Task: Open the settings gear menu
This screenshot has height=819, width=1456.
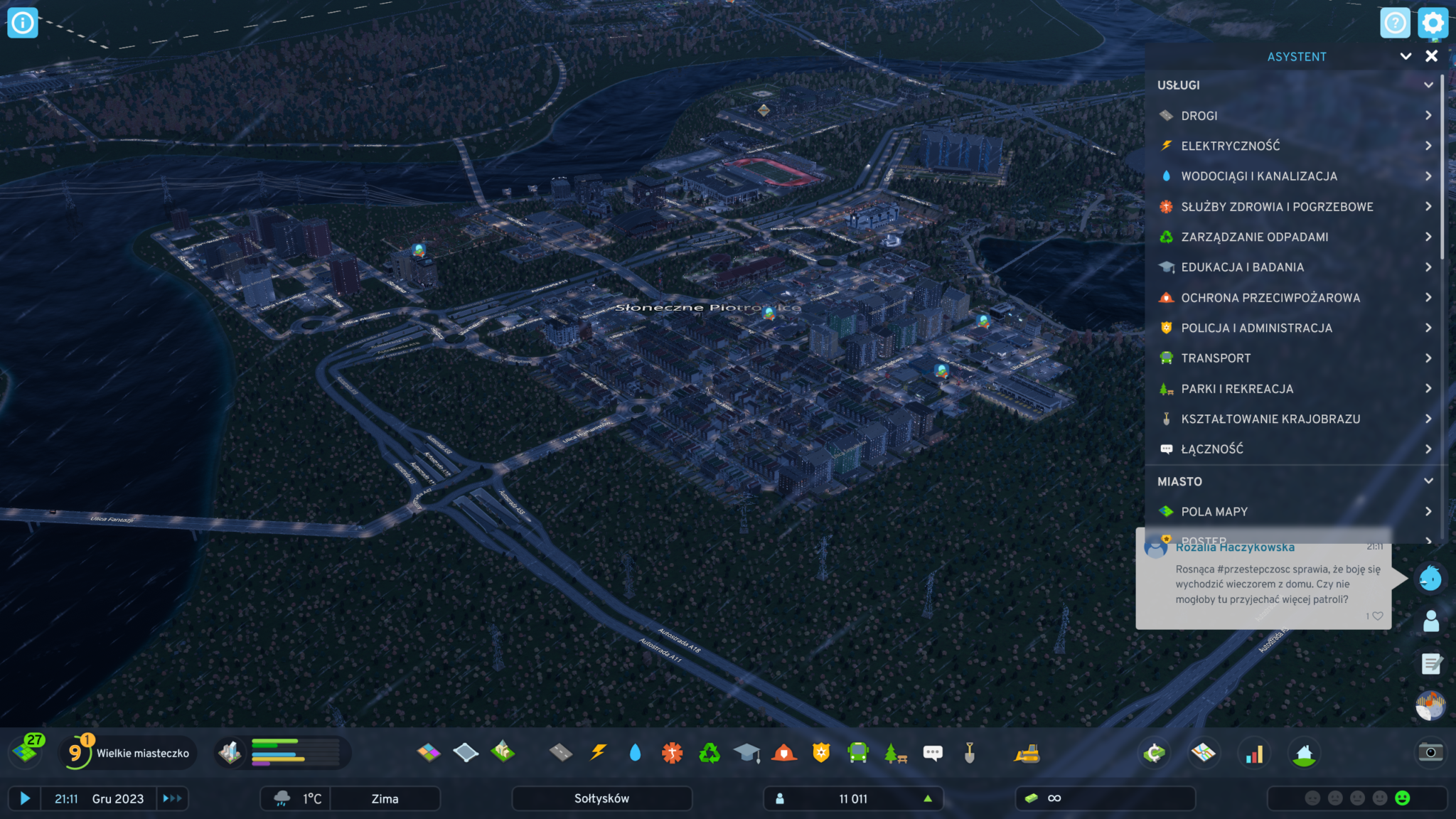Action: coord(1432,23)
